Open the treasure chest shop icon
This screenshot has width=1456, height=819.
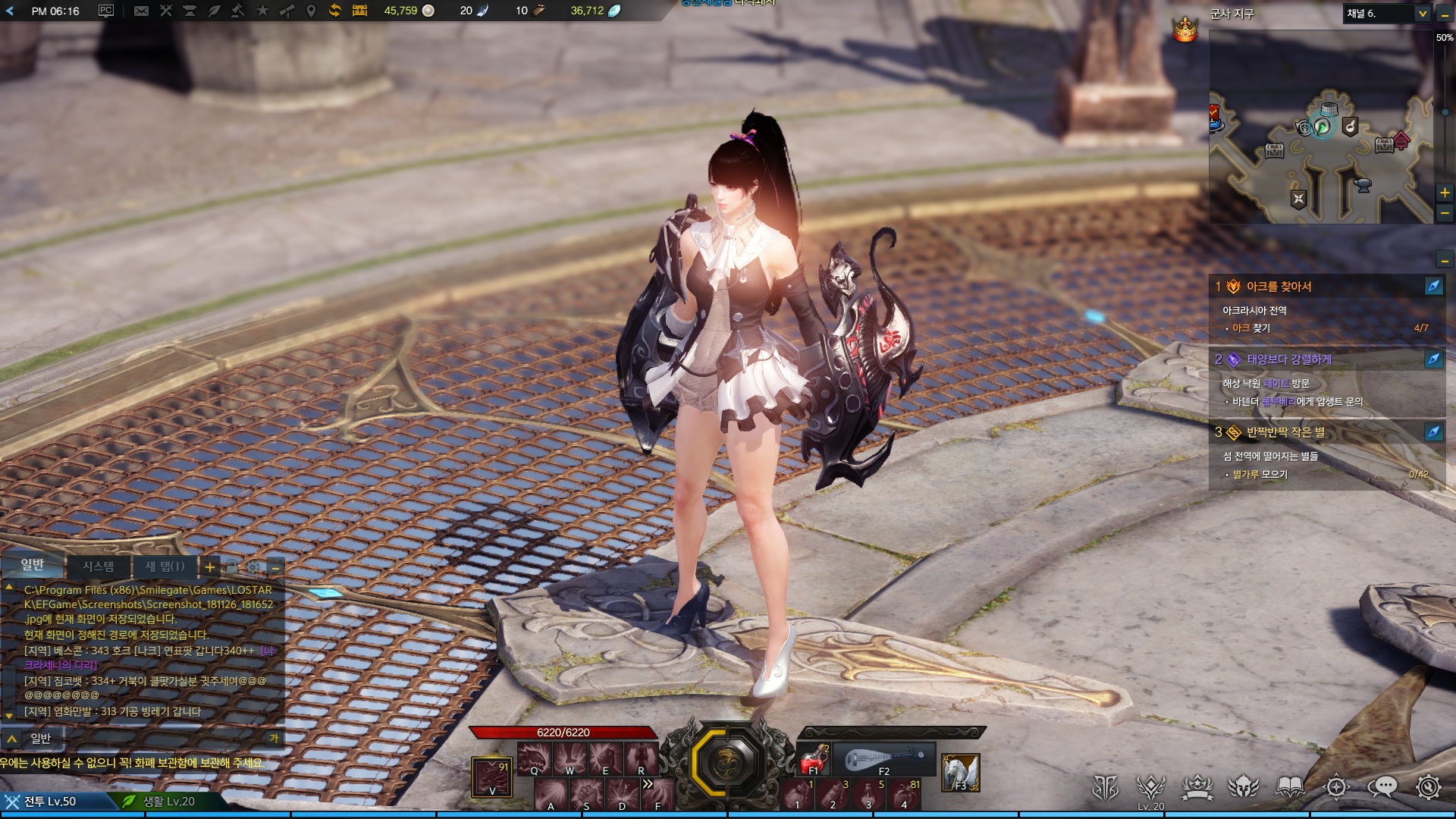(359, 11)
